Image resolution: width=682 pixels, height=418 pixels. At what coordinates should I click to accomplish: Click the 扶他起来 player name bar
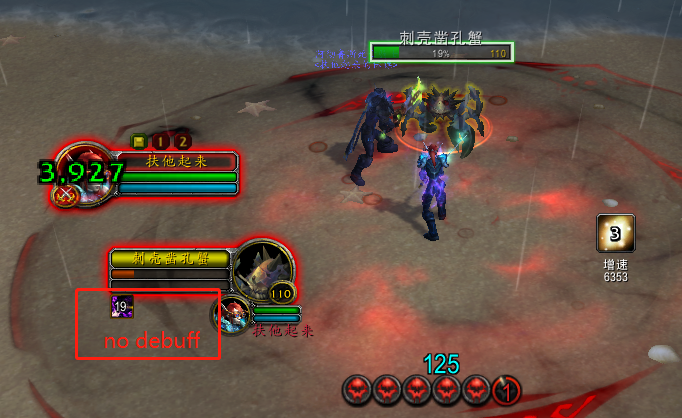point(179,161)
